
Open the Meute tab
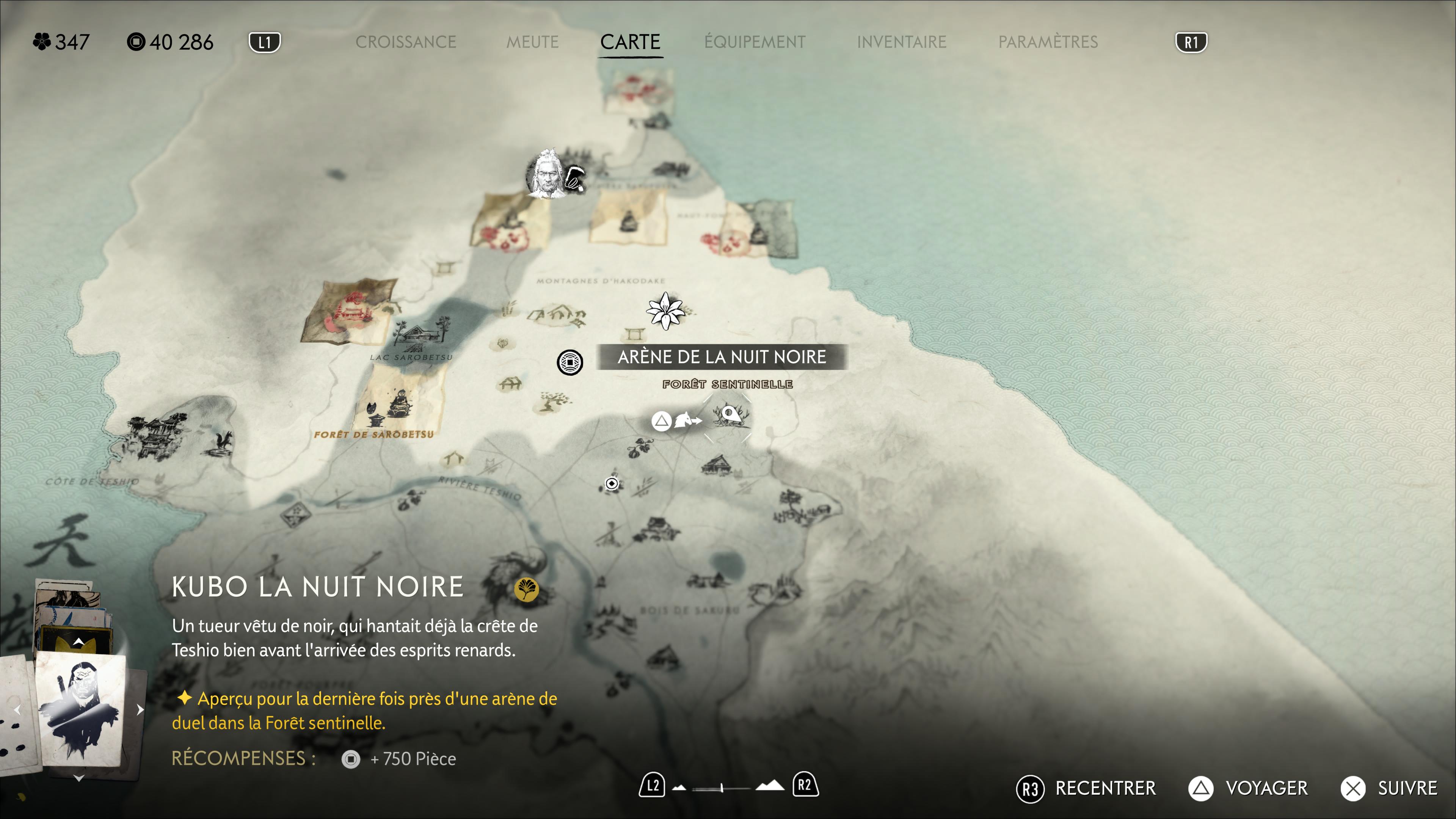click(532, 42)
